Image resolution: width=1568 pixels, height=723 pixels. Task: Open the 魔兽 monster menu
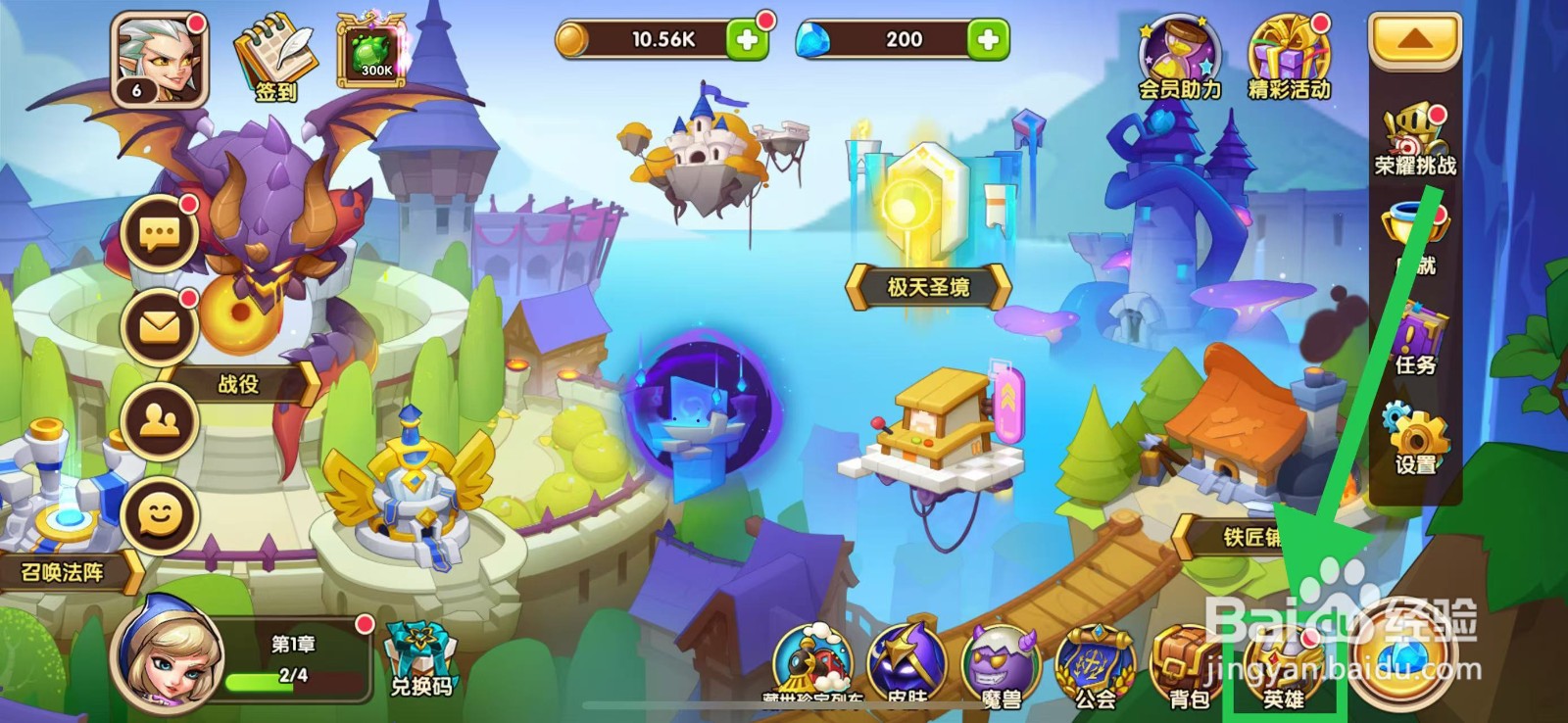[x=1002, y=663]
